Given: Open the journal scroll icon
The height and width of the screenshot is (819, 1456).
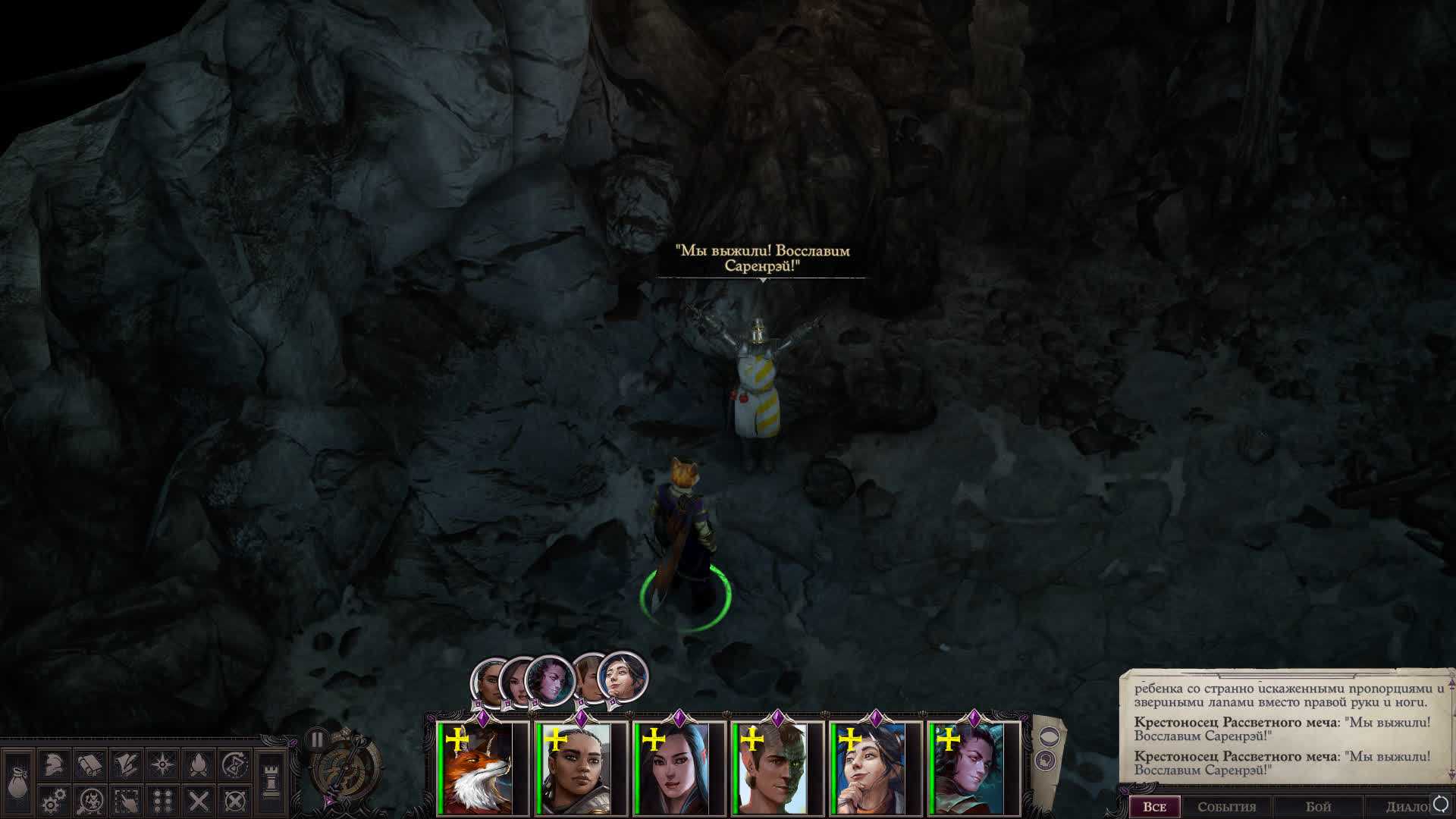Looking at the screenshot, I should coord(89,764).
